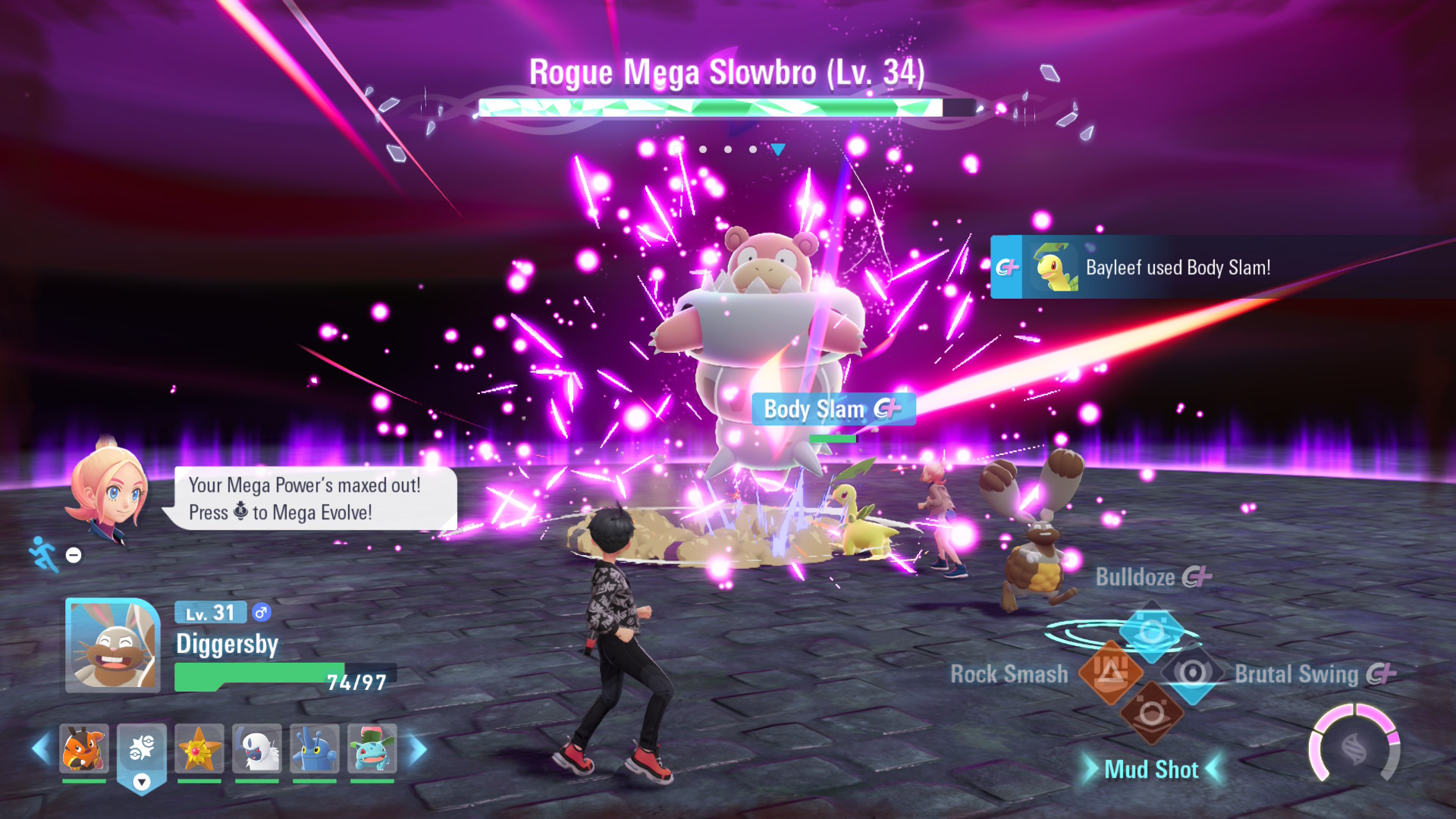Open Diggersby's portrait panel
The image size is (1456, 819).
tap(112, 645)
